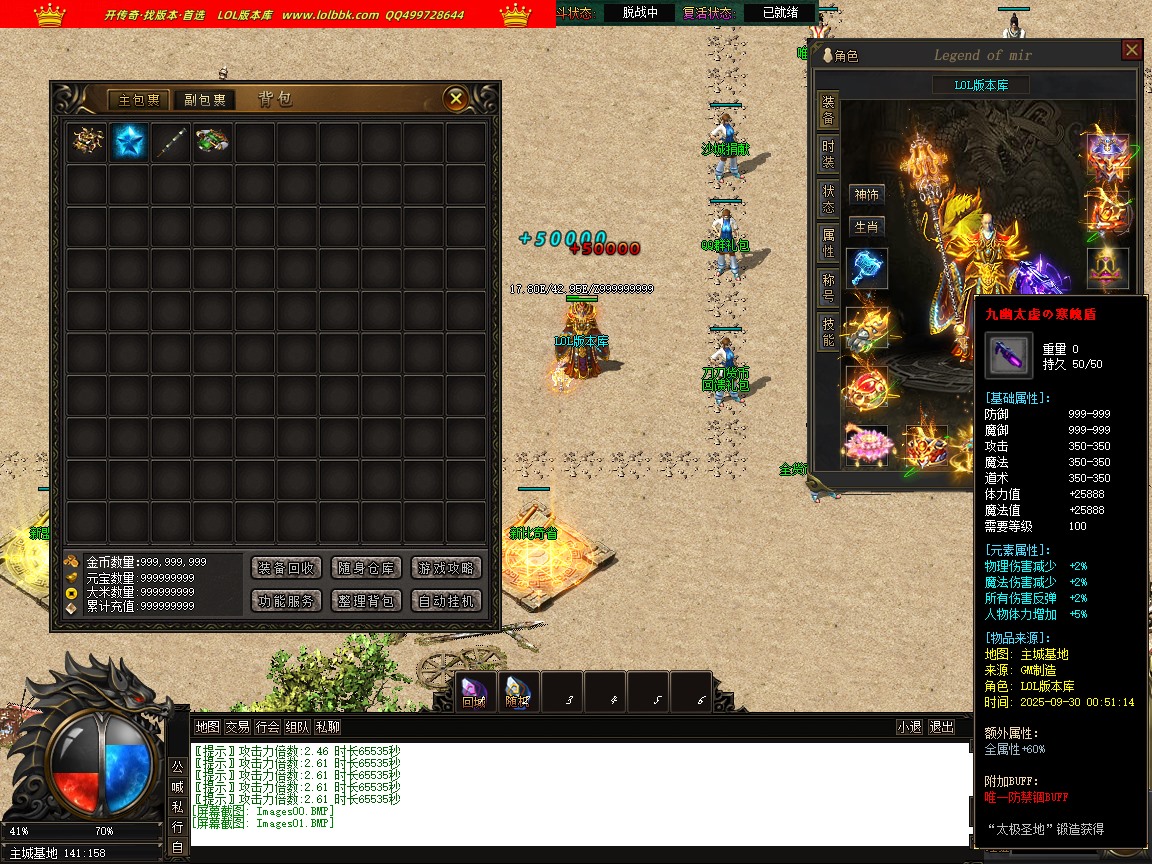
Task: Close the character panel
Action: (x=1131, y=50)
